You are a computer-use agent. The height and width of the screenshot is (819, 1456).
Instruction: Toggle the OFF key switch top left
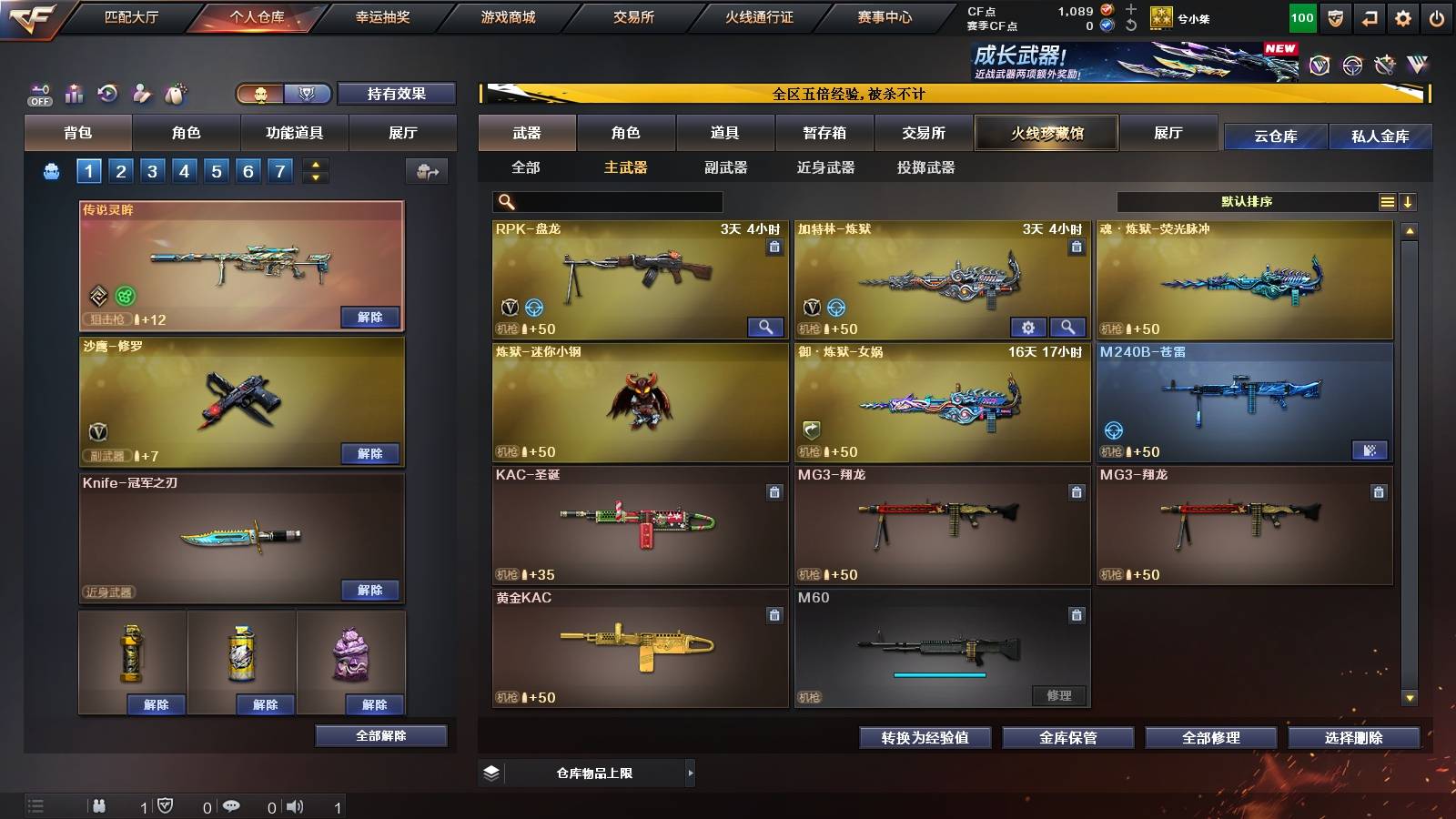pos(38,93)
